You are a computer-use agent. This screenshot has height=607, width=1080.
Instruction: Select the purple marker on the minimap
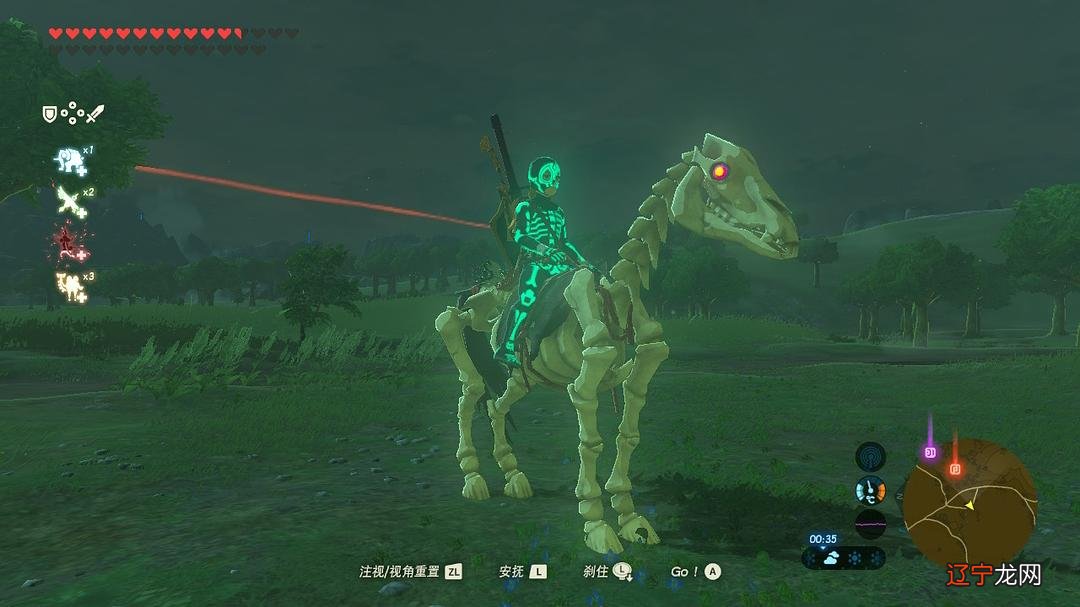click(930, 452)
